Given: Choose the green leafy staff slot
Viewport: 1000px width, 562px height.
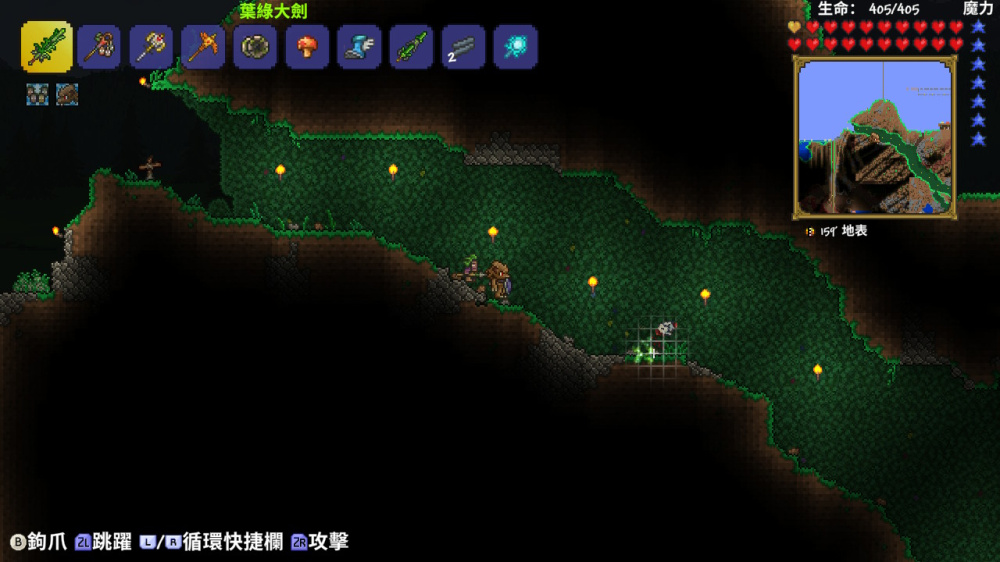Looking at the screenshot, I should [x=411, y=47].
